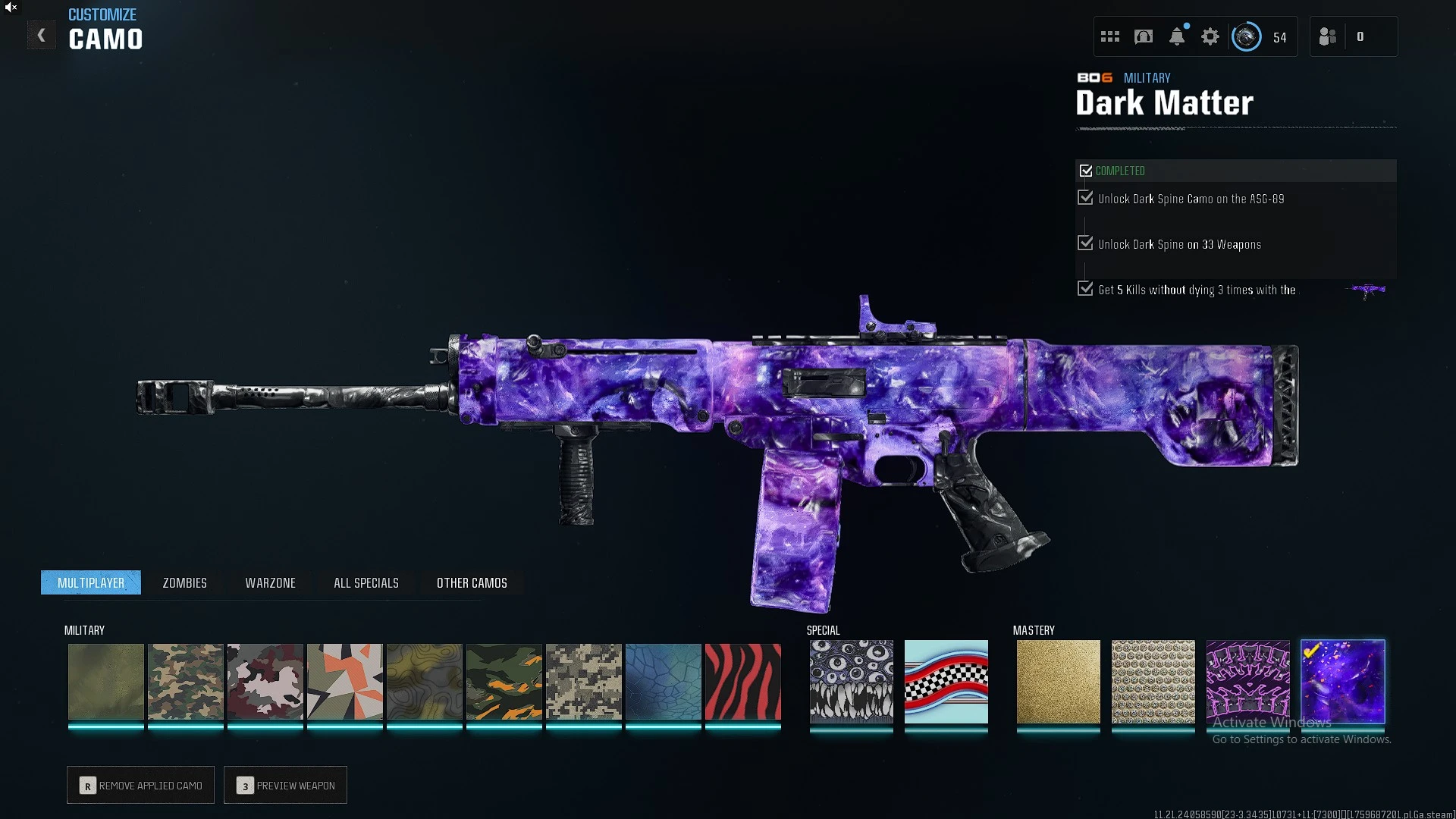Viewport: 1456px width, 819px height.
Task: Open the notifications bell
Action: pos(1177,36)
